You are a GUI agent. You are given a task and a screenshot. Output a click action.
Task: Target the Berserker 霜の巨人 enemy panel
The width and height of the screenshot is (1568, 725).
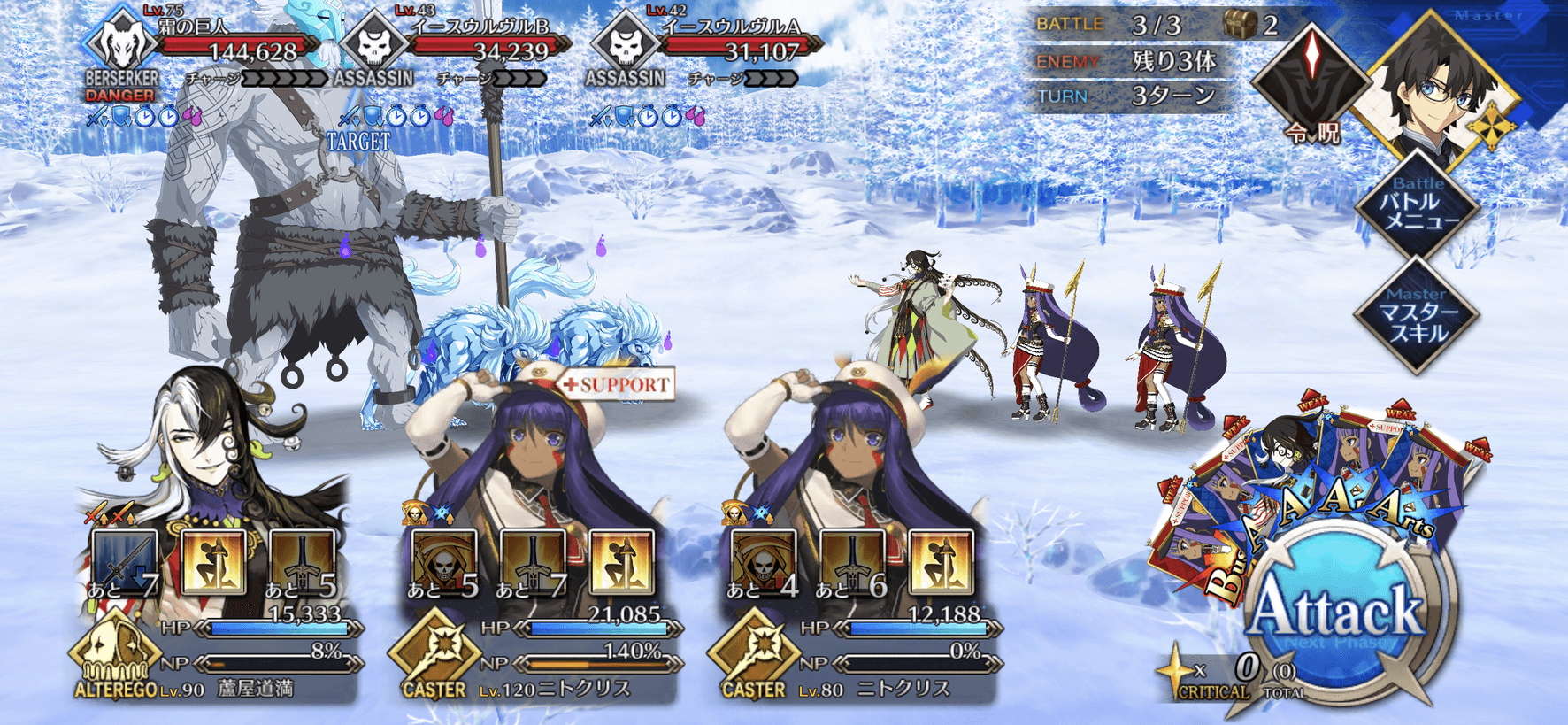pyautogui.click(x=204, y=55)
